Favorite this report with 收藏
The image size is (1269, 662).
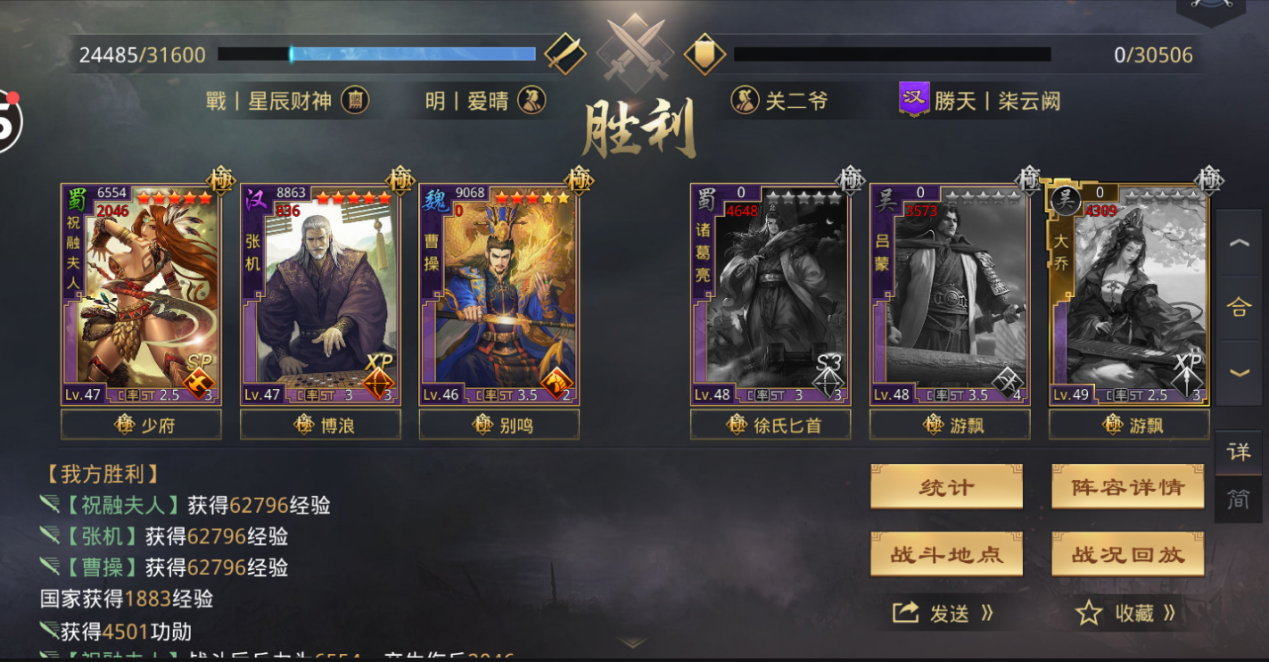pos(1125,613)
